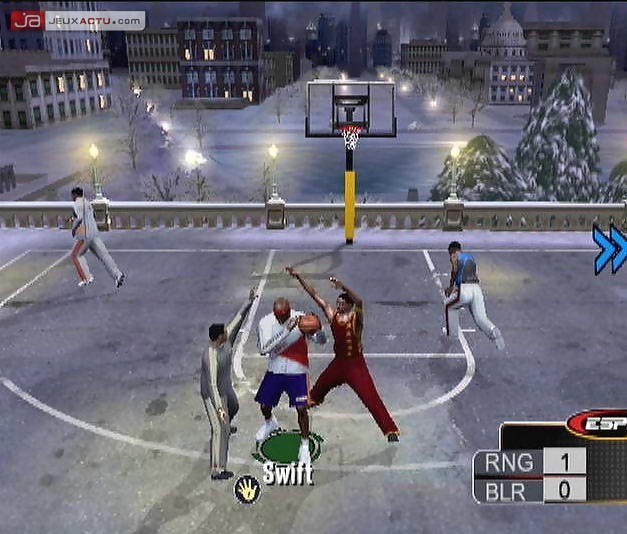Open the JeuxActu.com watermark logo

[77, 19]
